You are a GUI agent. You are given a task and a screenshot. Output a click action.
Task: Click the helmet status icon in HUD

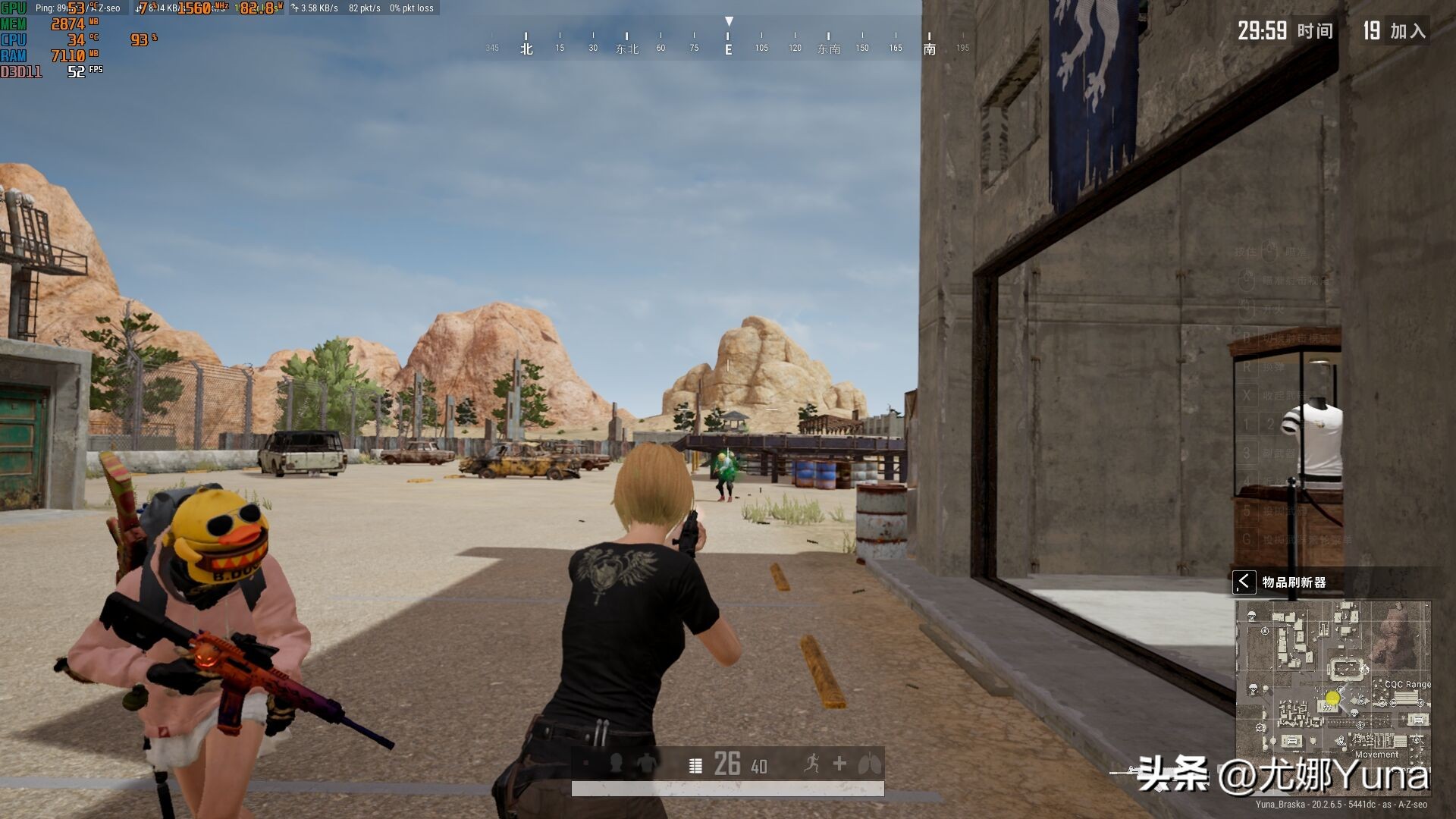[x=616, y=764]
